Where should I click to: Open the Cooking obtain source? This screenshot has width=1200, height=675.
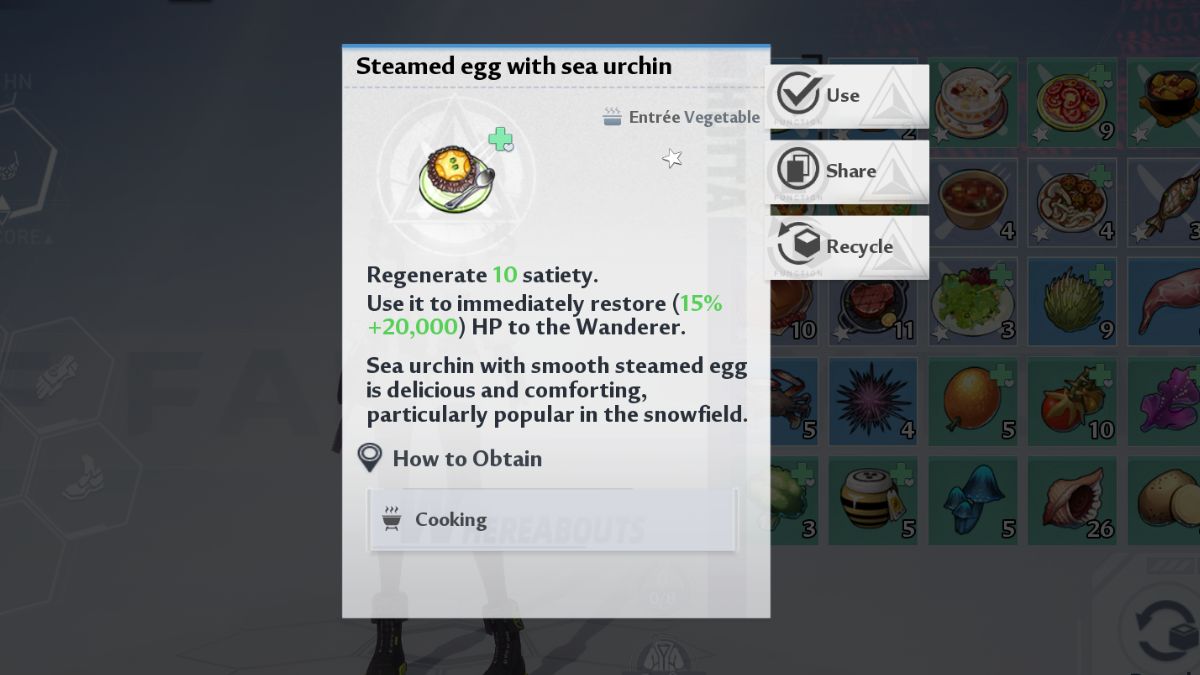(553, 520)
